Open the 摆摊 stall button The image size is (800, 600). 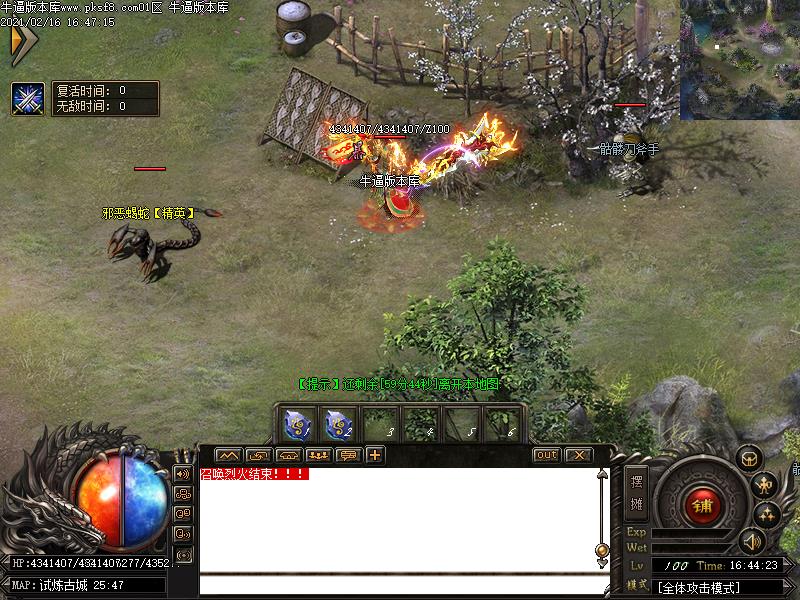tap(637, 491)
